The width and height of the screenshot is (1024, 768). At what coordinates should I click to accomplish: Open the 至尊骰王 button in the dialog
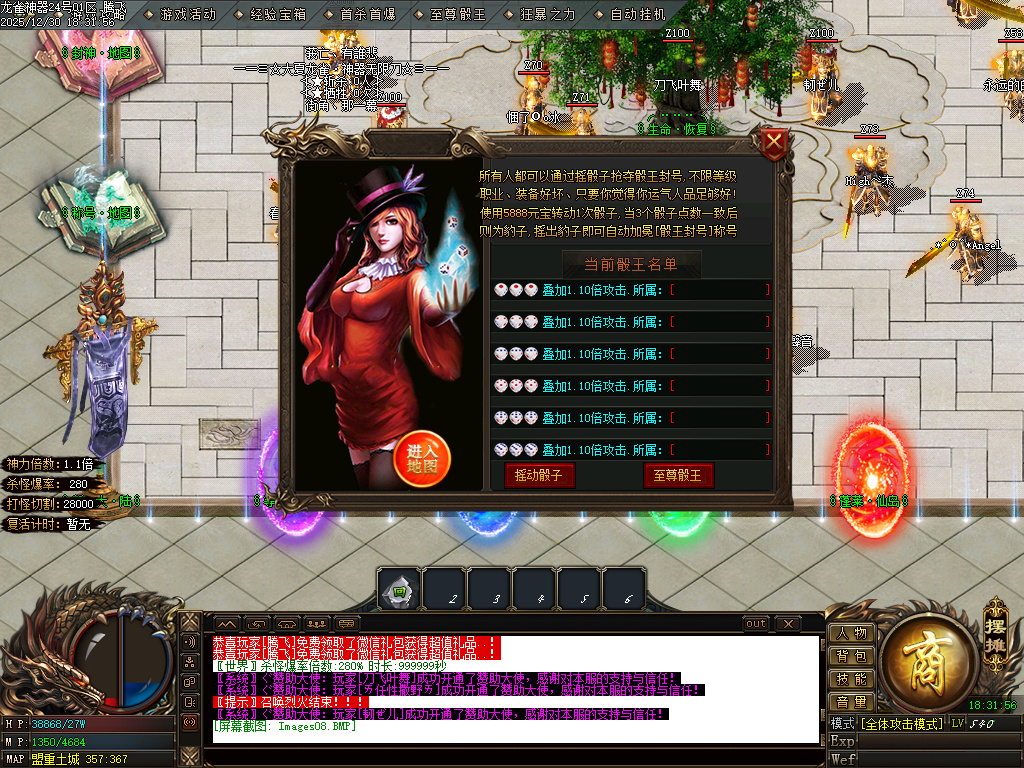tap(678, 475)
